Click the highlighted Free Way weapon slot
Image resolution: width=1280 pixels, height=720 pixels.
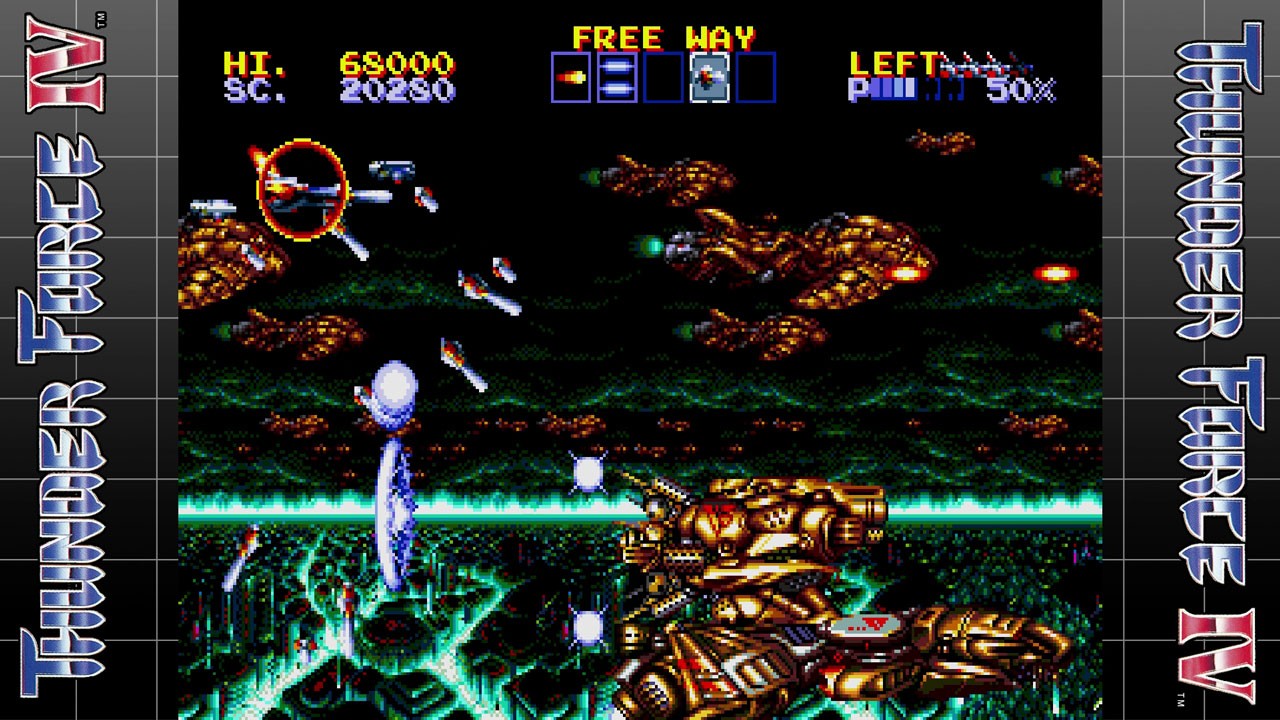tap(709, 78)
